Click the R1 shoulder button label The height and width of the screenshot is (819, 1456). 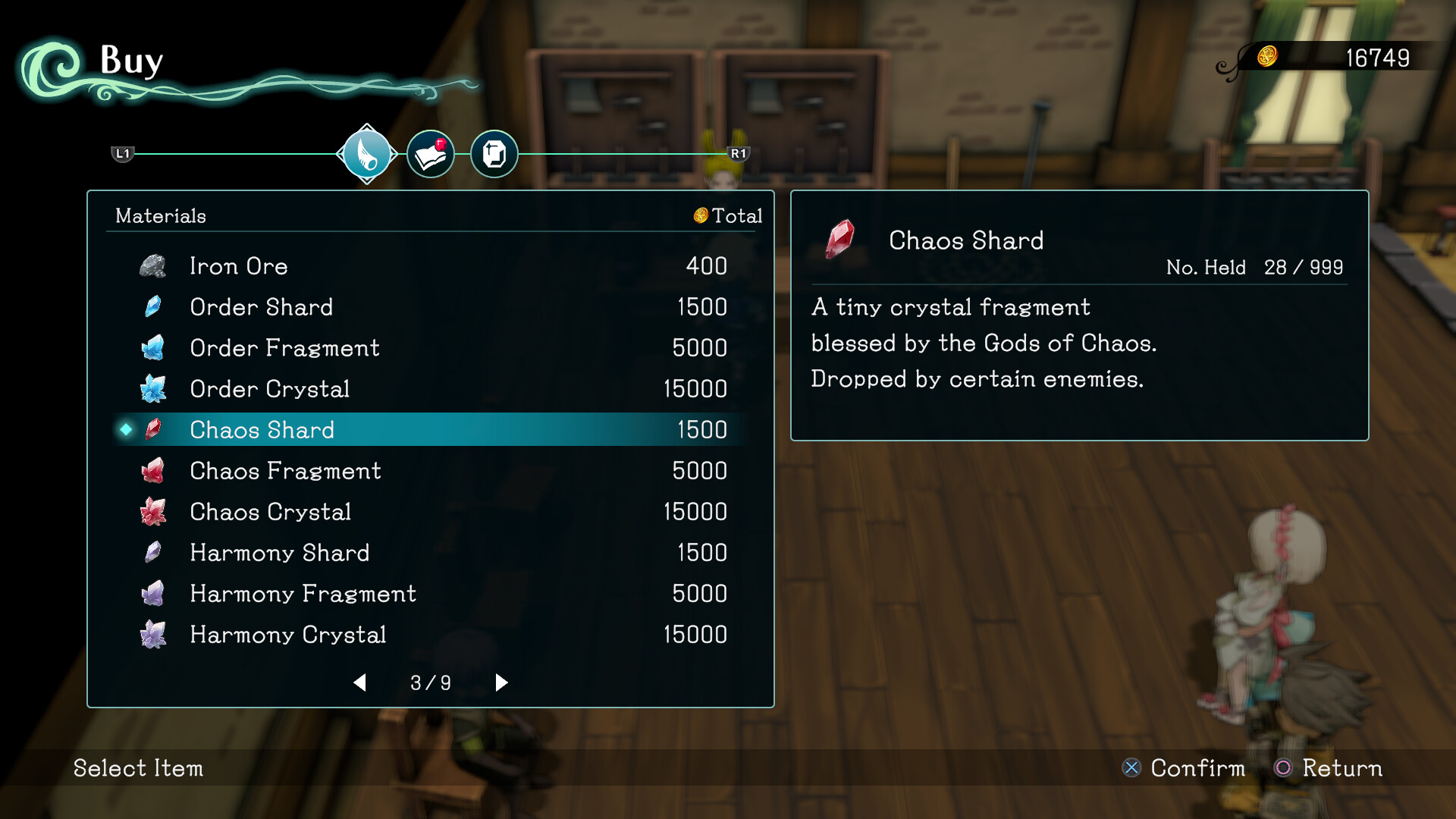click(x=739, y=154)
